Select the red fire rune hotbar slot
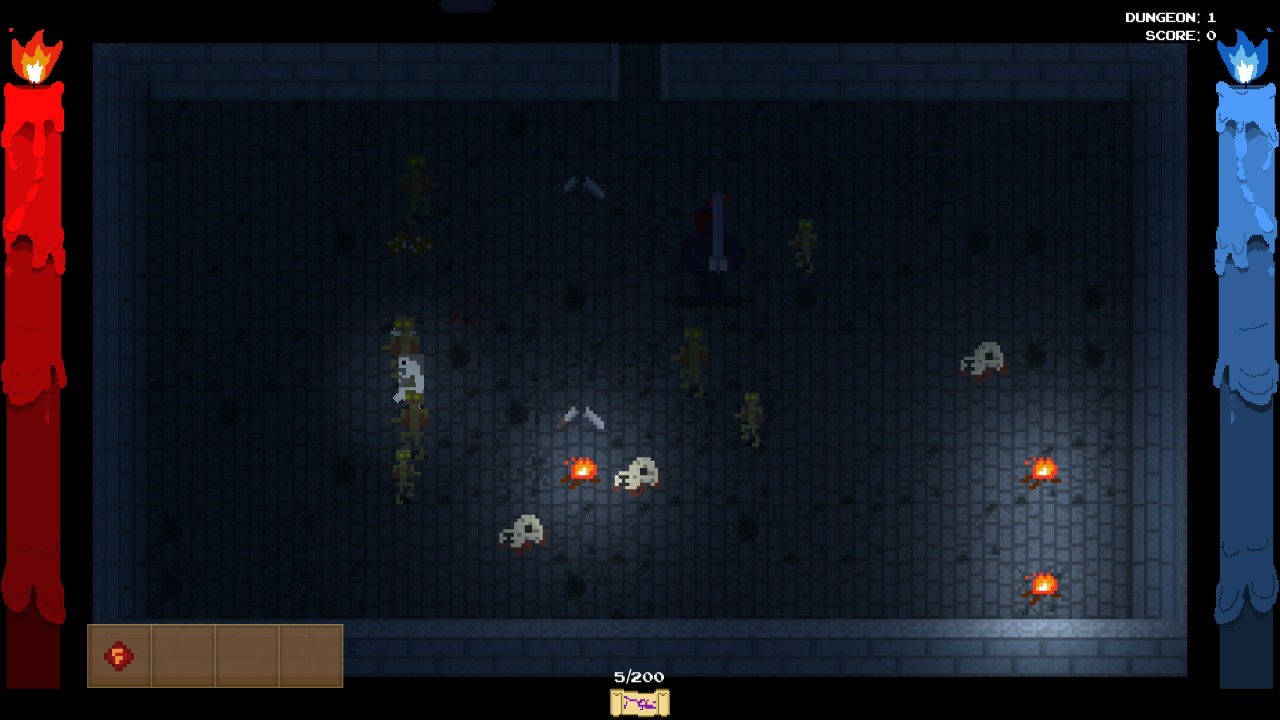 coord(119,656)
